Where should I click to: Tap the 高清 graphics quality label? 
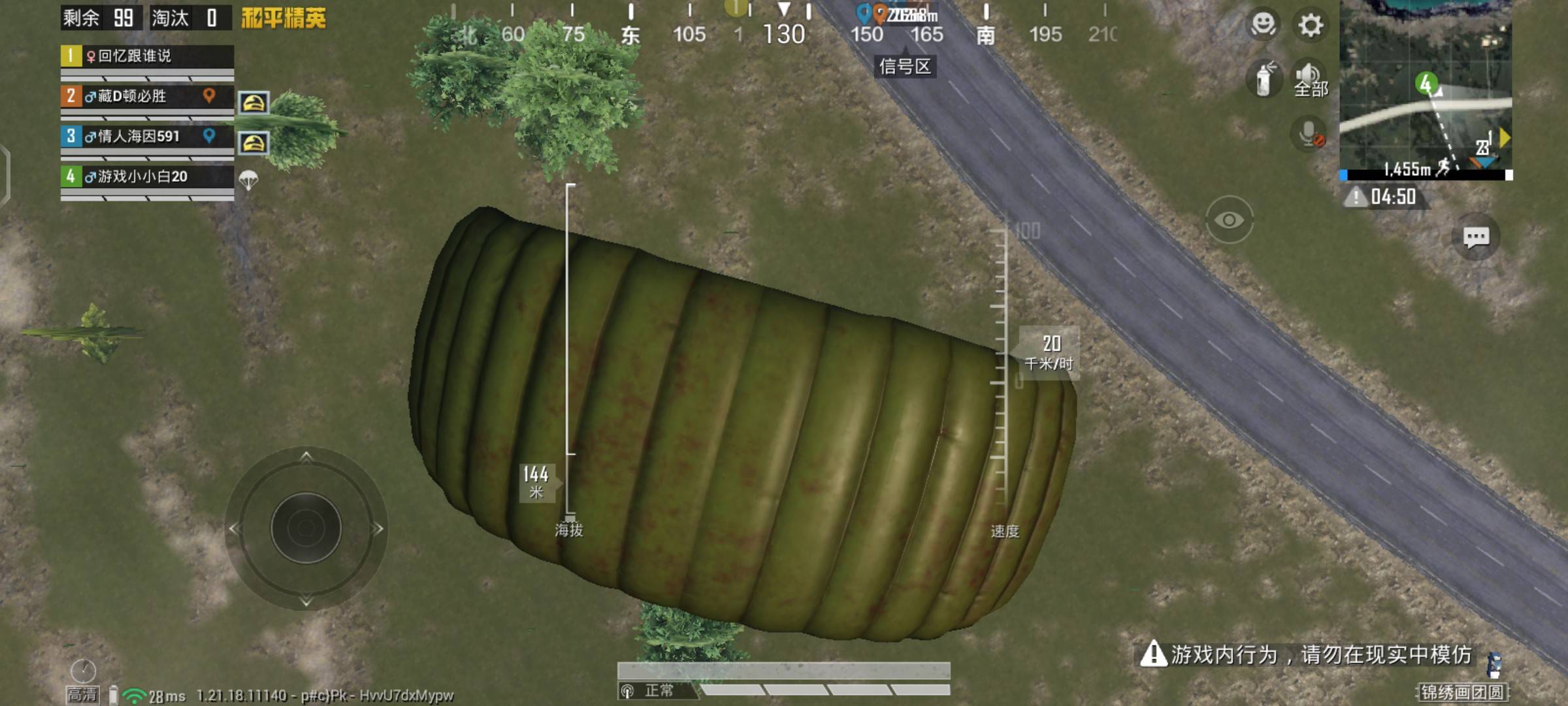pos(82,694)
